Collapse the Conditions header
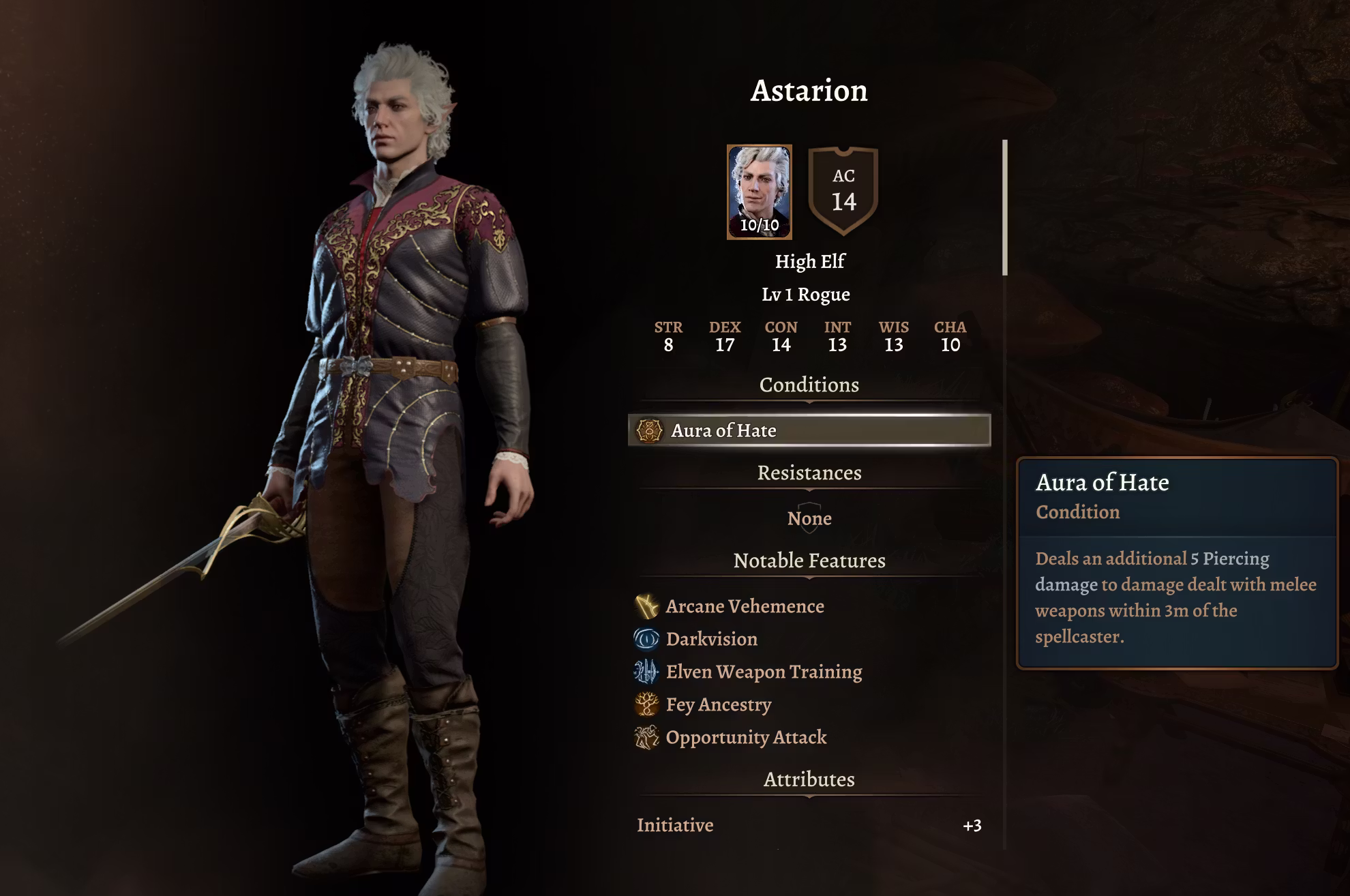 [810, 385]
